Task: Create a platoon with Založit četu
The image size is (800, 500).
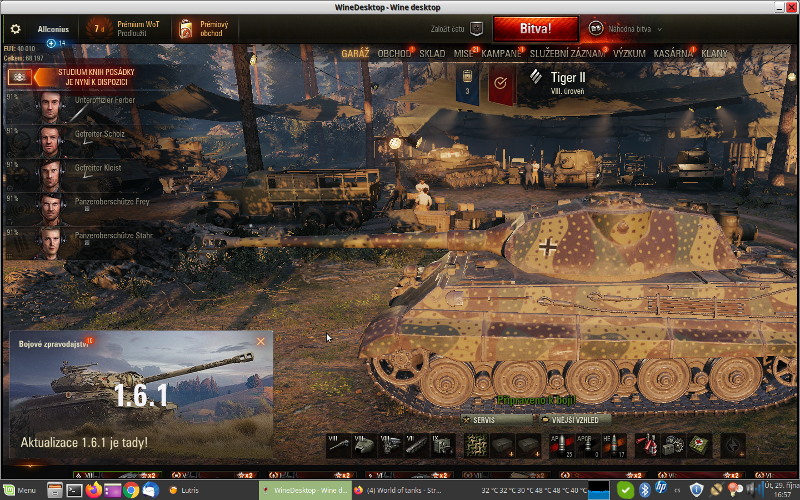Action: 455,29
